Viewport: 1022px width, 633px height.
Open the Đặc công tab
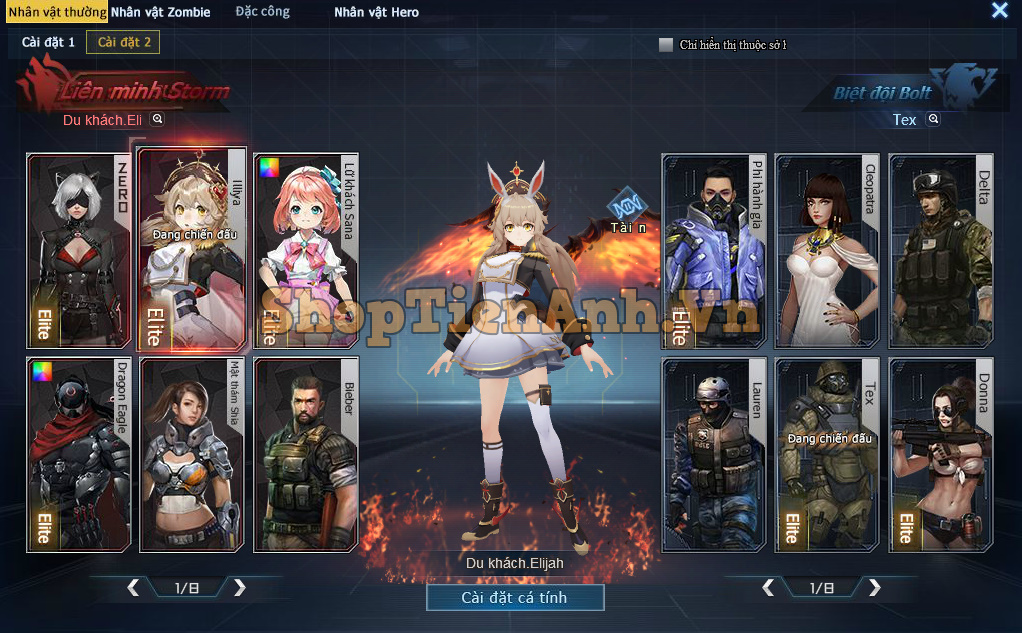[262, 12]
